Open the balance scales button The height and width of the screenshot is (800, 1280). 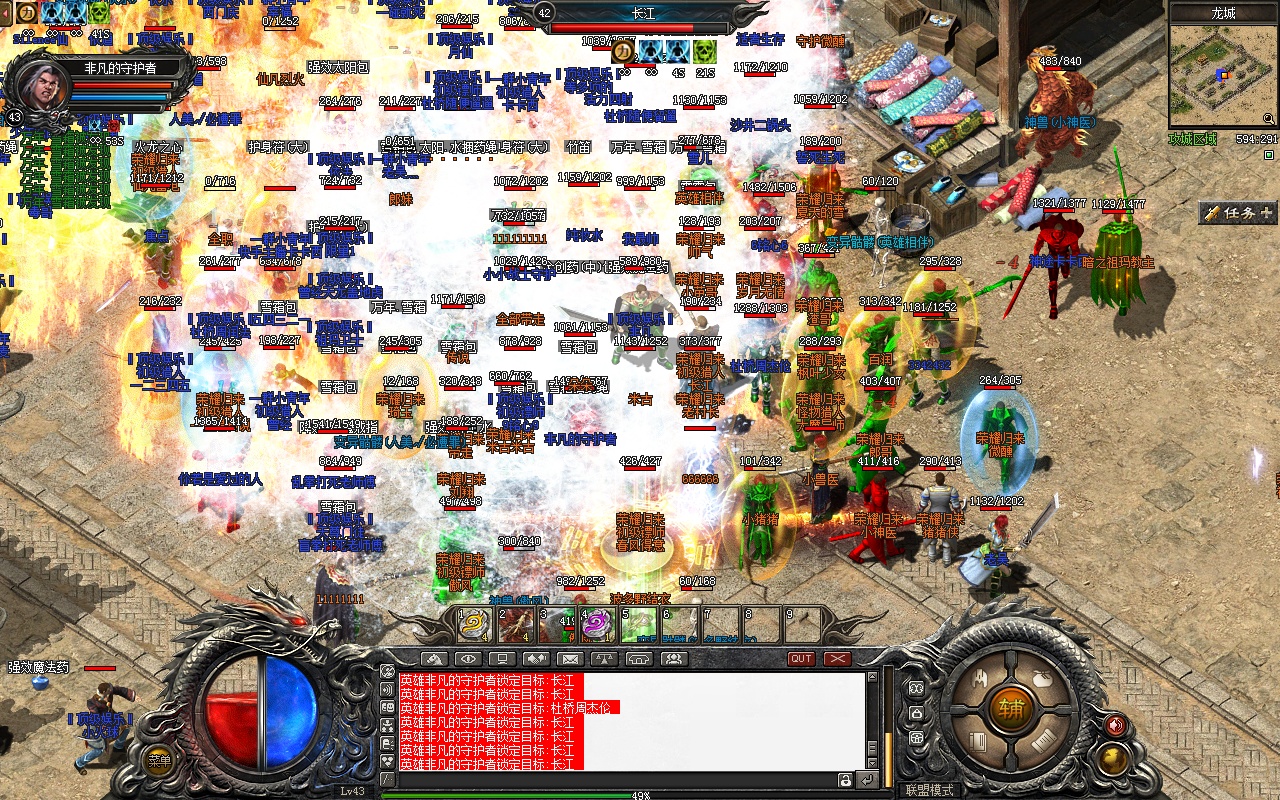pyautogui.click(x=603, y=659)
